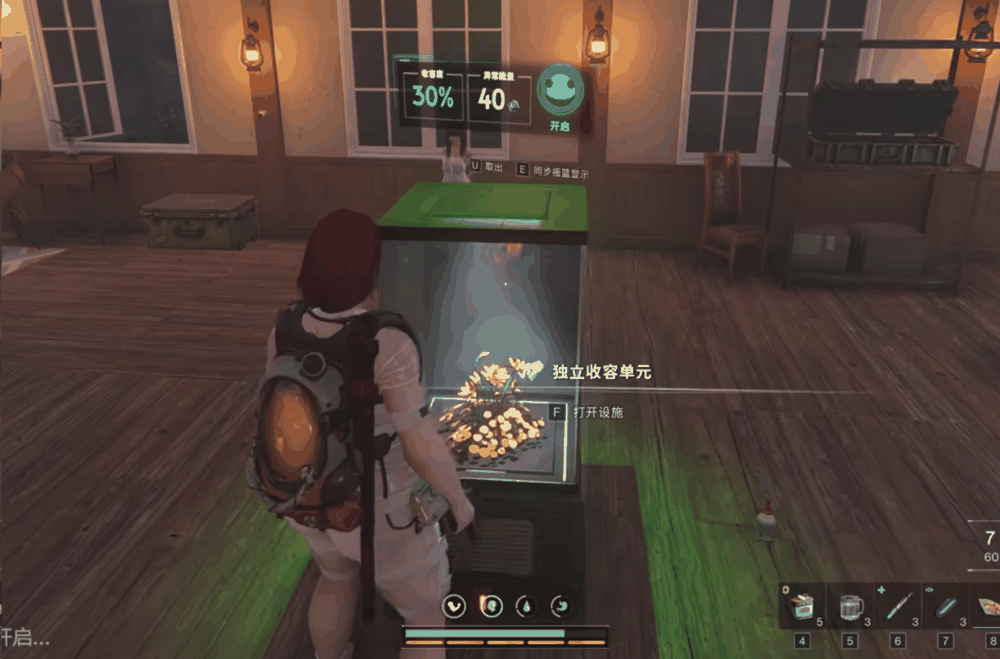Image resolution: width=1000 pixels, height=659 pixels.
Task: Click the water drop thirst icon
Action: [x=527, y=606]
